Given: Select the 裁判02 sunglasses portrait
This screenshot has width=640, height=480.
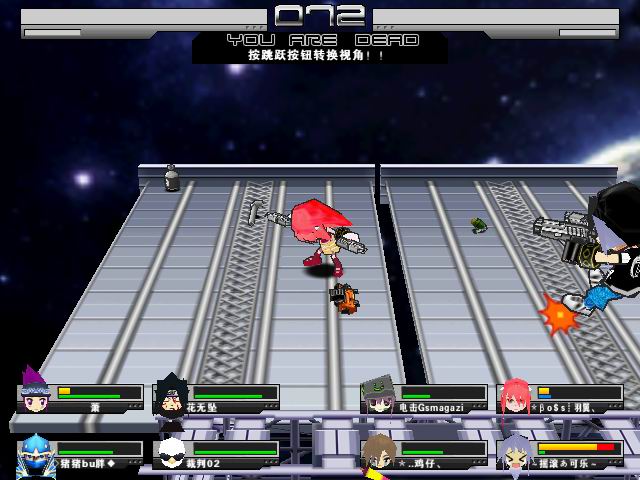Looking at the screenshot, I should click(x=172, y=453).
